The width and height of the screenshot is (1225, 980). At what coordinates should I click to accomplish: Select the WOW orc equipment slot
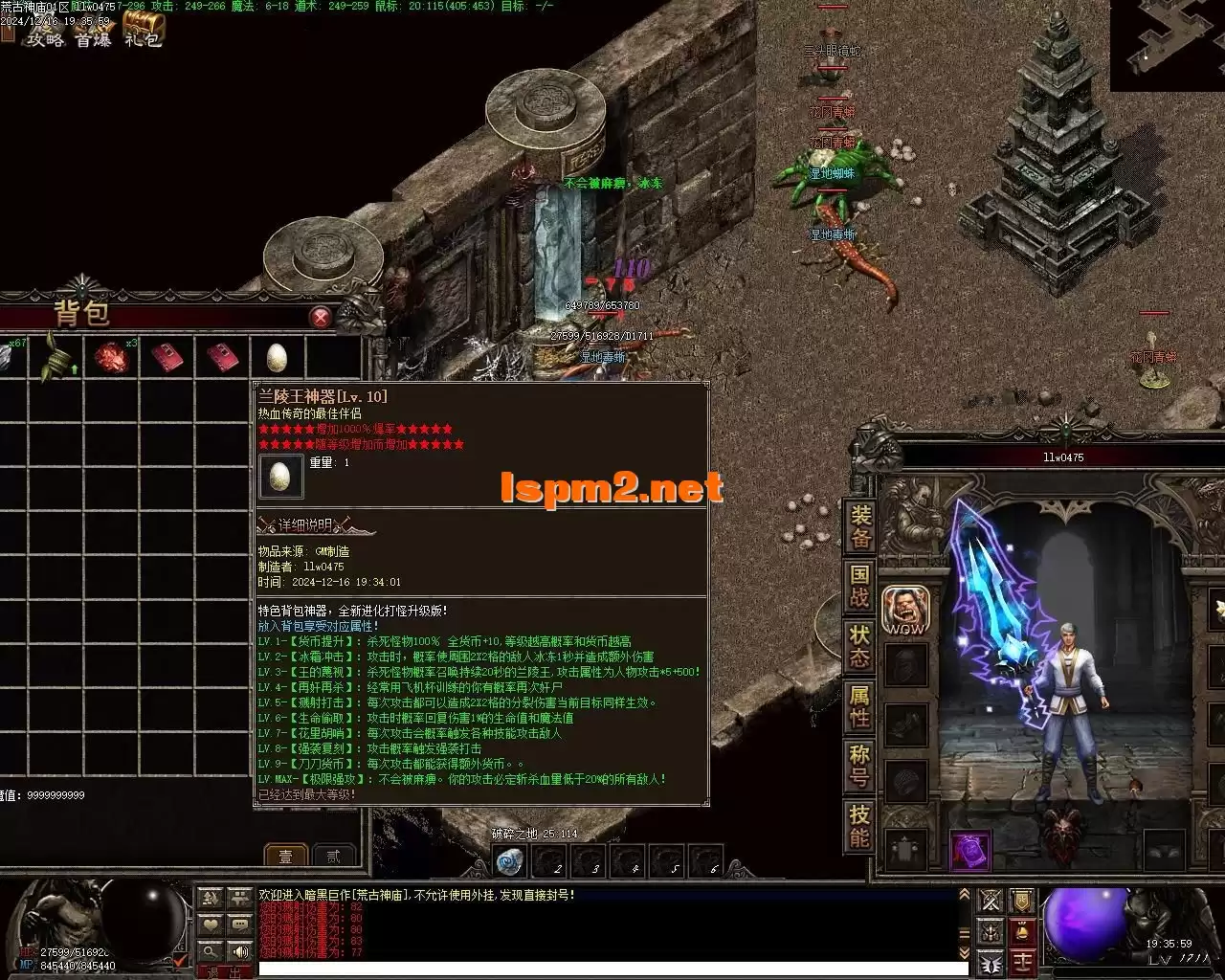pos(904,611)
